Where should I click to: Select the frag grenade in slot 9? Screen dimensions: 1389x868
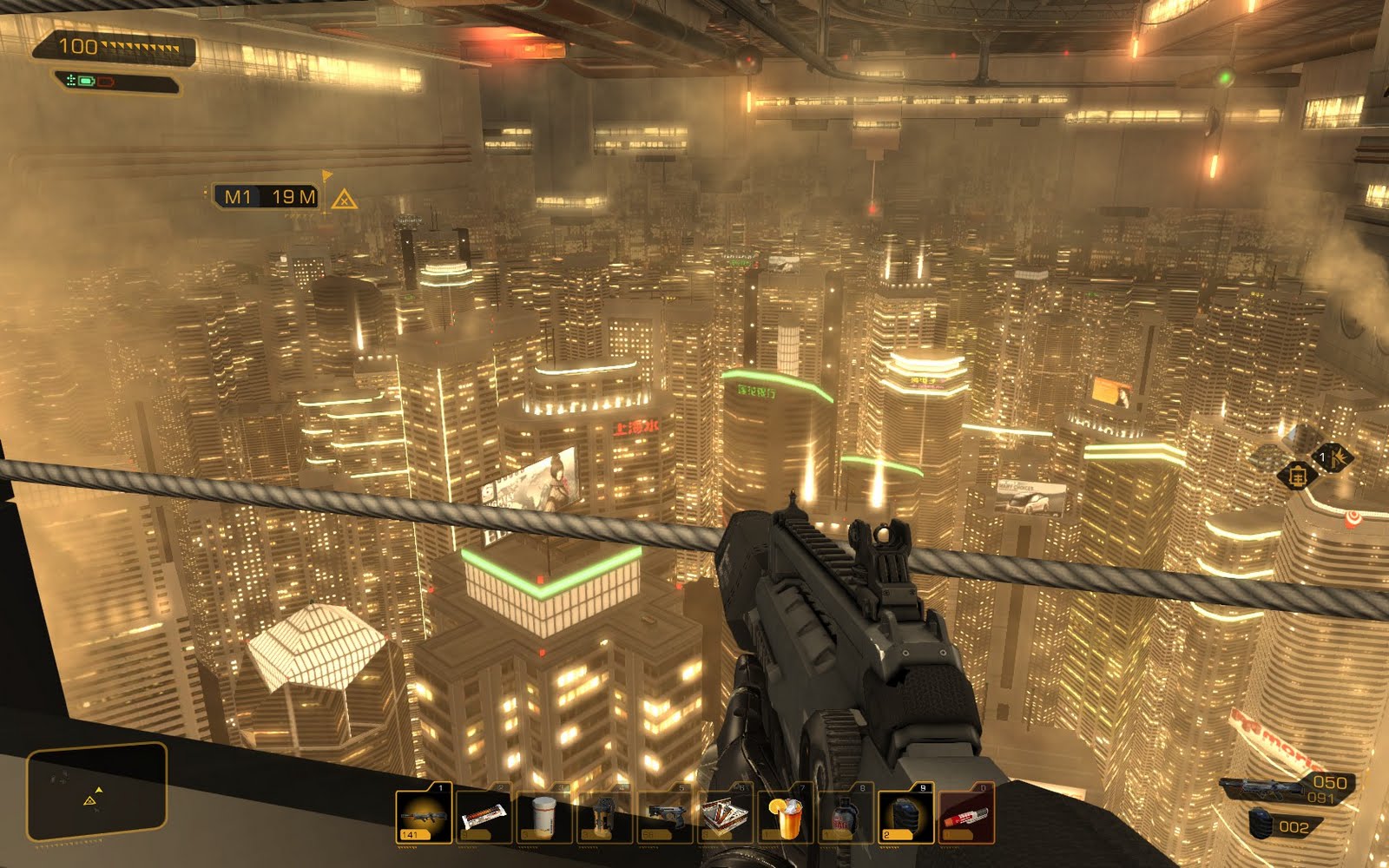click(906, 816)
